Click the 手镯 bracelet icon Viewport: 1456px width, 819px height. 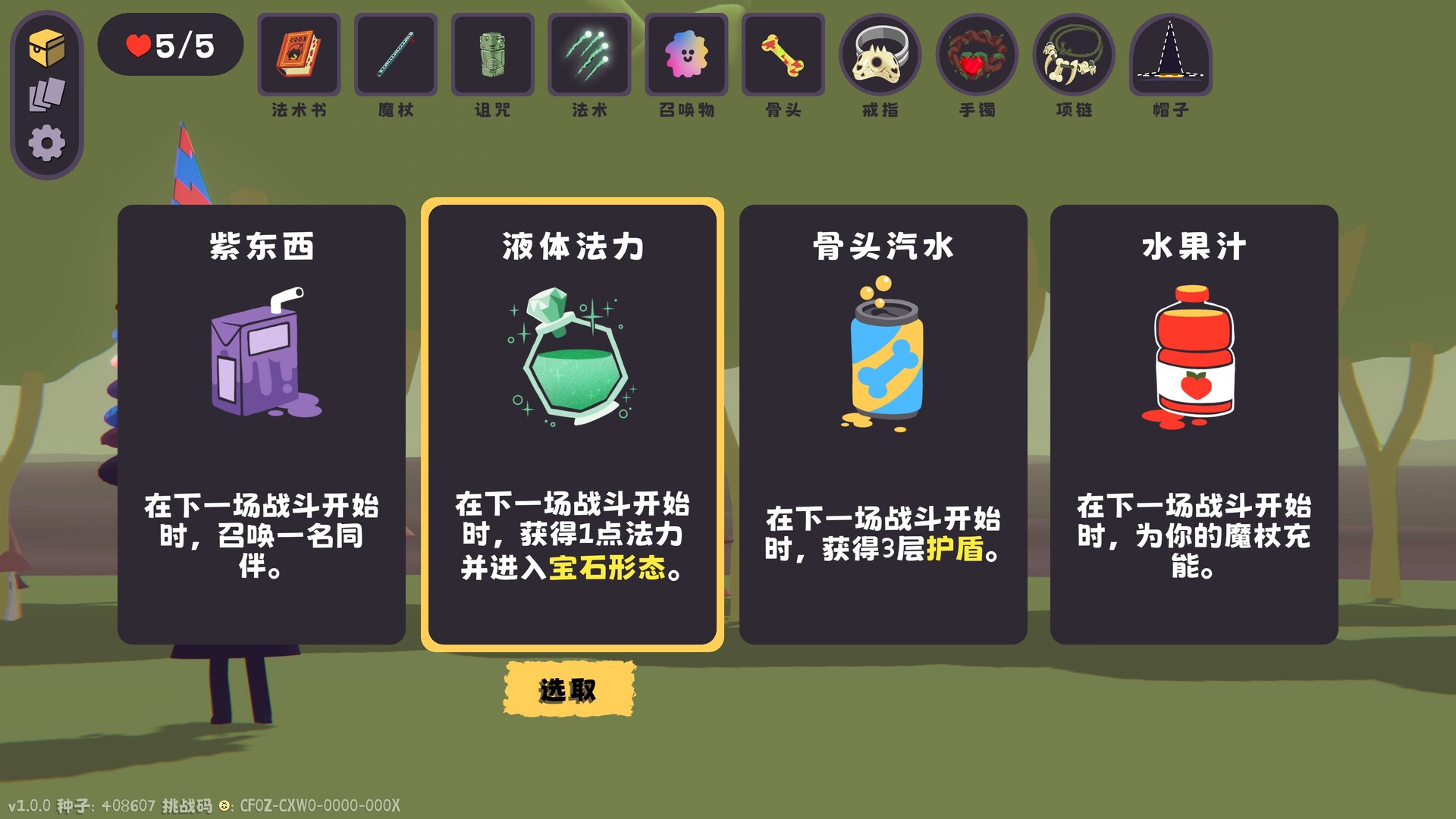click(x=977, y=55)
